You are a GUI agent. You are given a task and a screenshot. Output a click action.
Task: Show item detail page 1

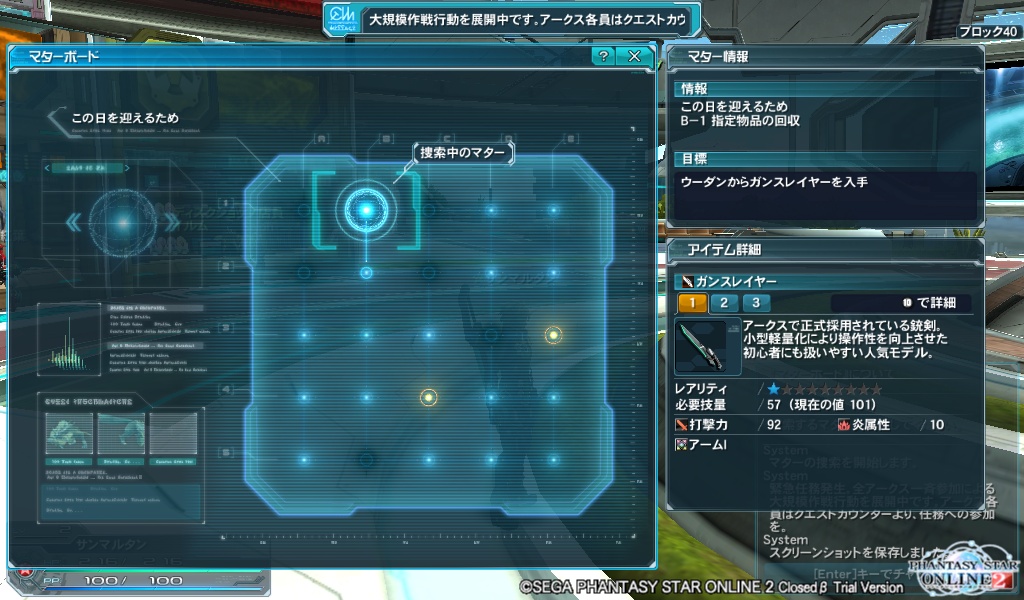pos(692,303)
